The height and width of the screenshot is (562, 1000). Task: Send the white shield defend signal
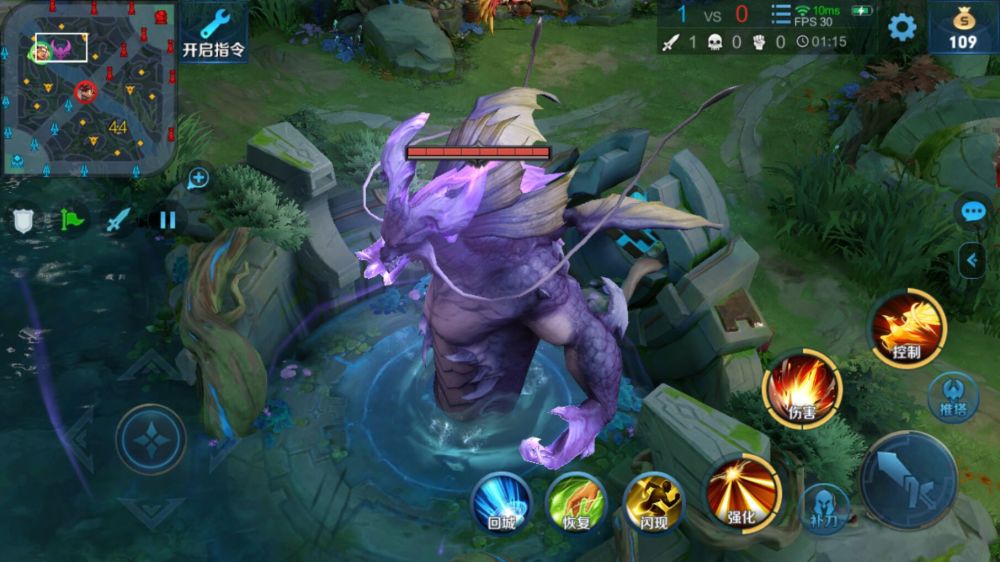pyautogui.click(x=24, y=219)
